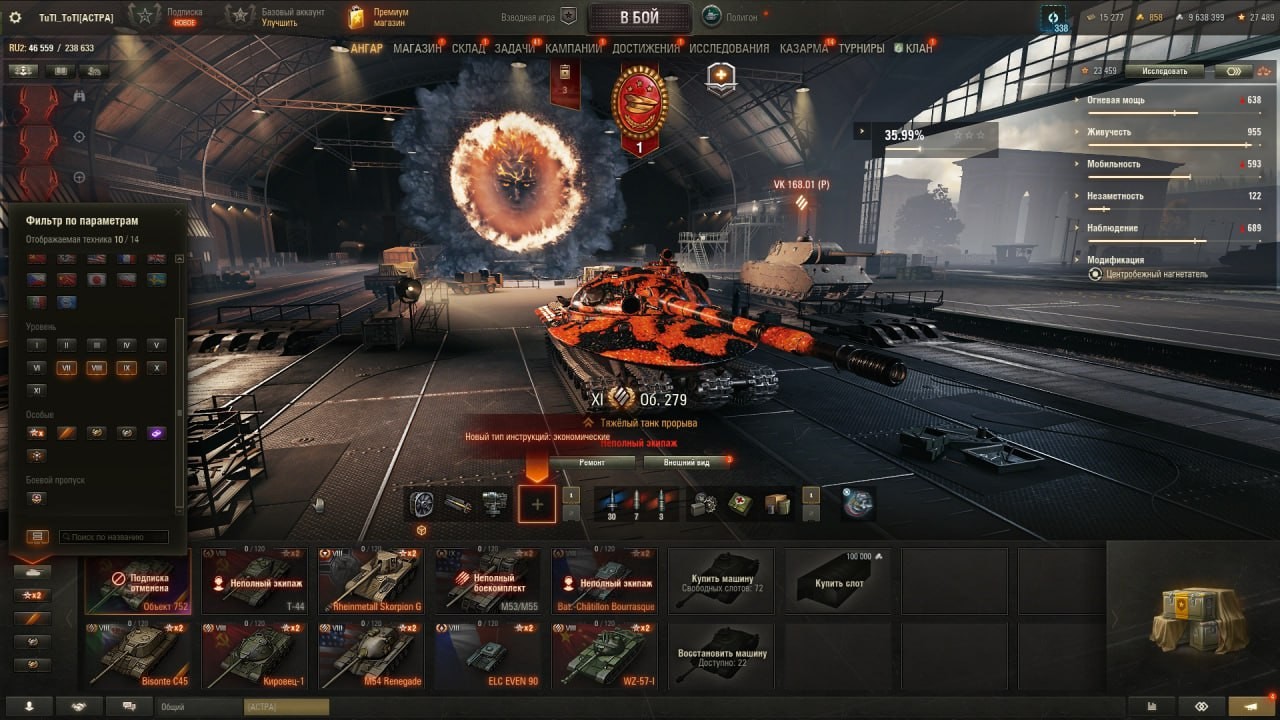Open the СКЛАД tab
Image resolution: width=1280 pixels, height=720 pixels.
pyautogui.click(x=468, y=48)
